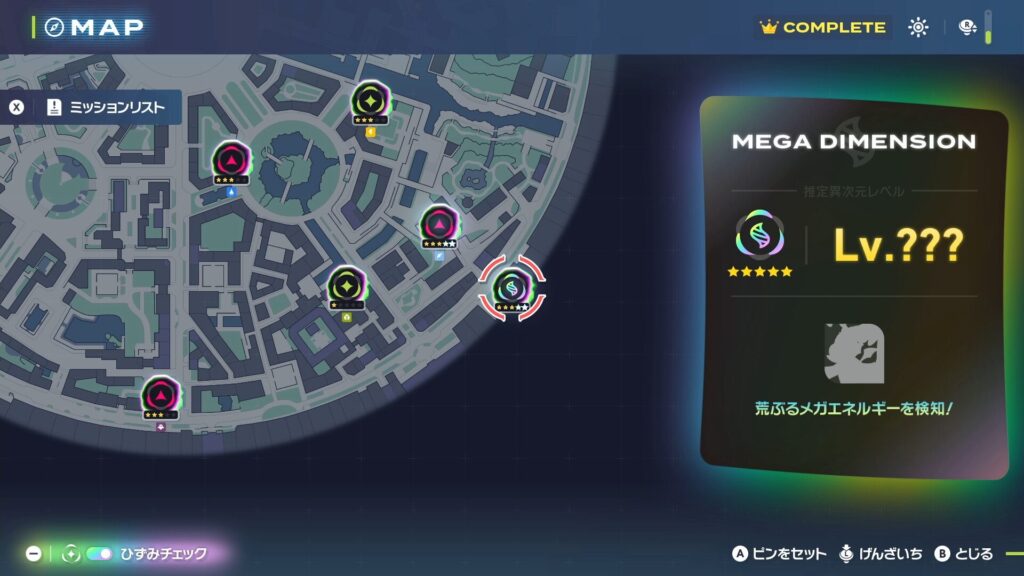Click the COMPLETE crown badge
The image size is (1024, 576).
coord(823,28)
